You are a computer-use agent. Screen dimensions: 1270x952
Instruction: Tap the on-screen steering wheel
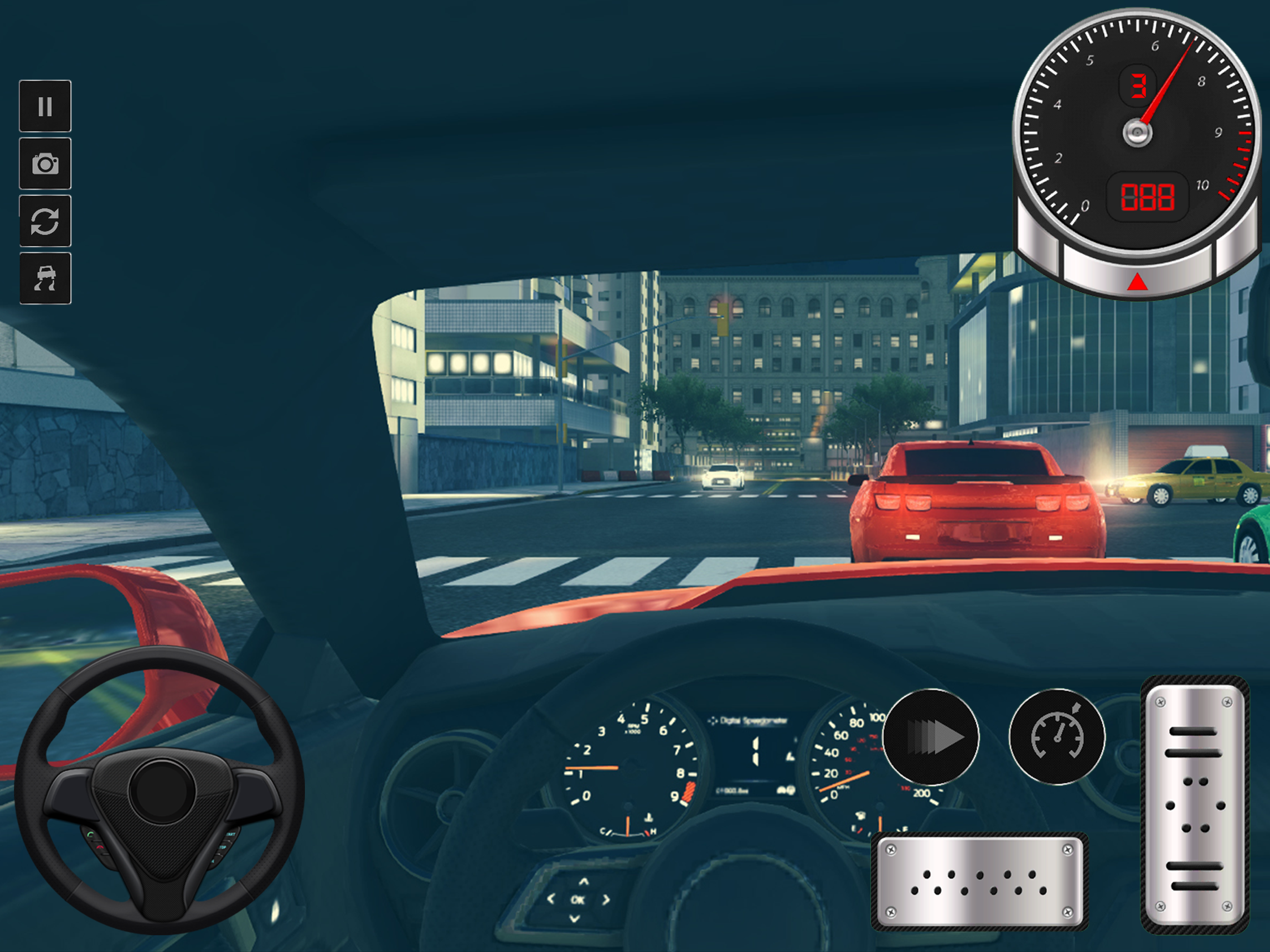(159, 791)
